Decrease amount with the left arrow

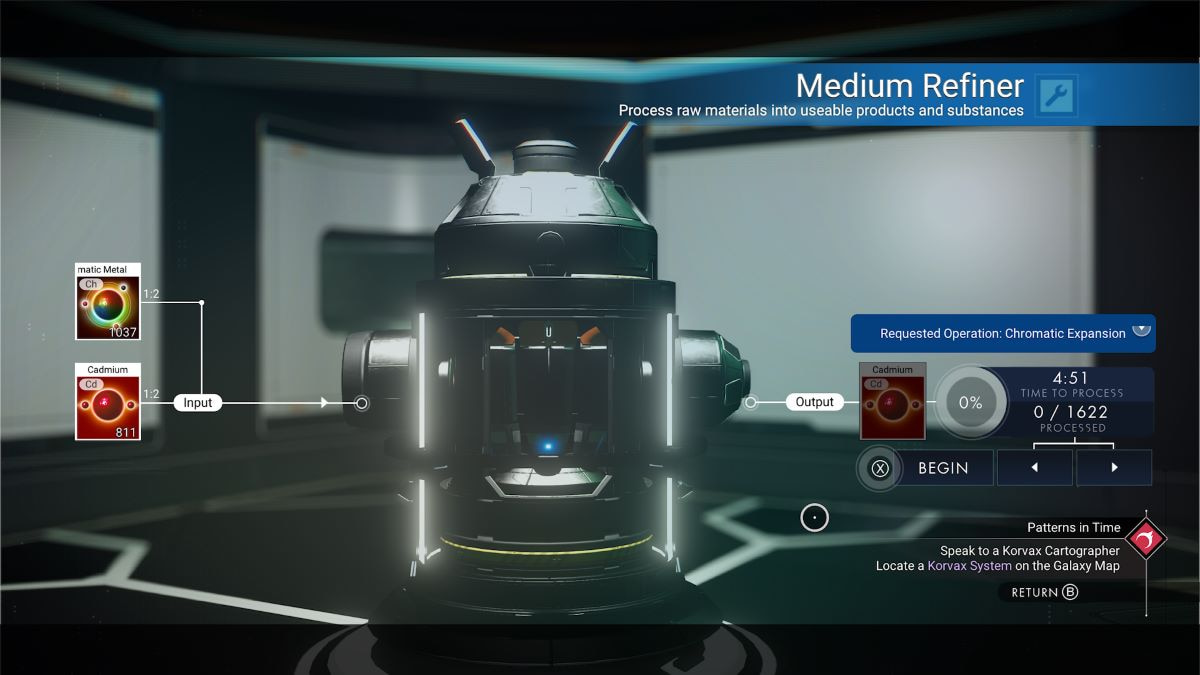(x=1034, y=467)
